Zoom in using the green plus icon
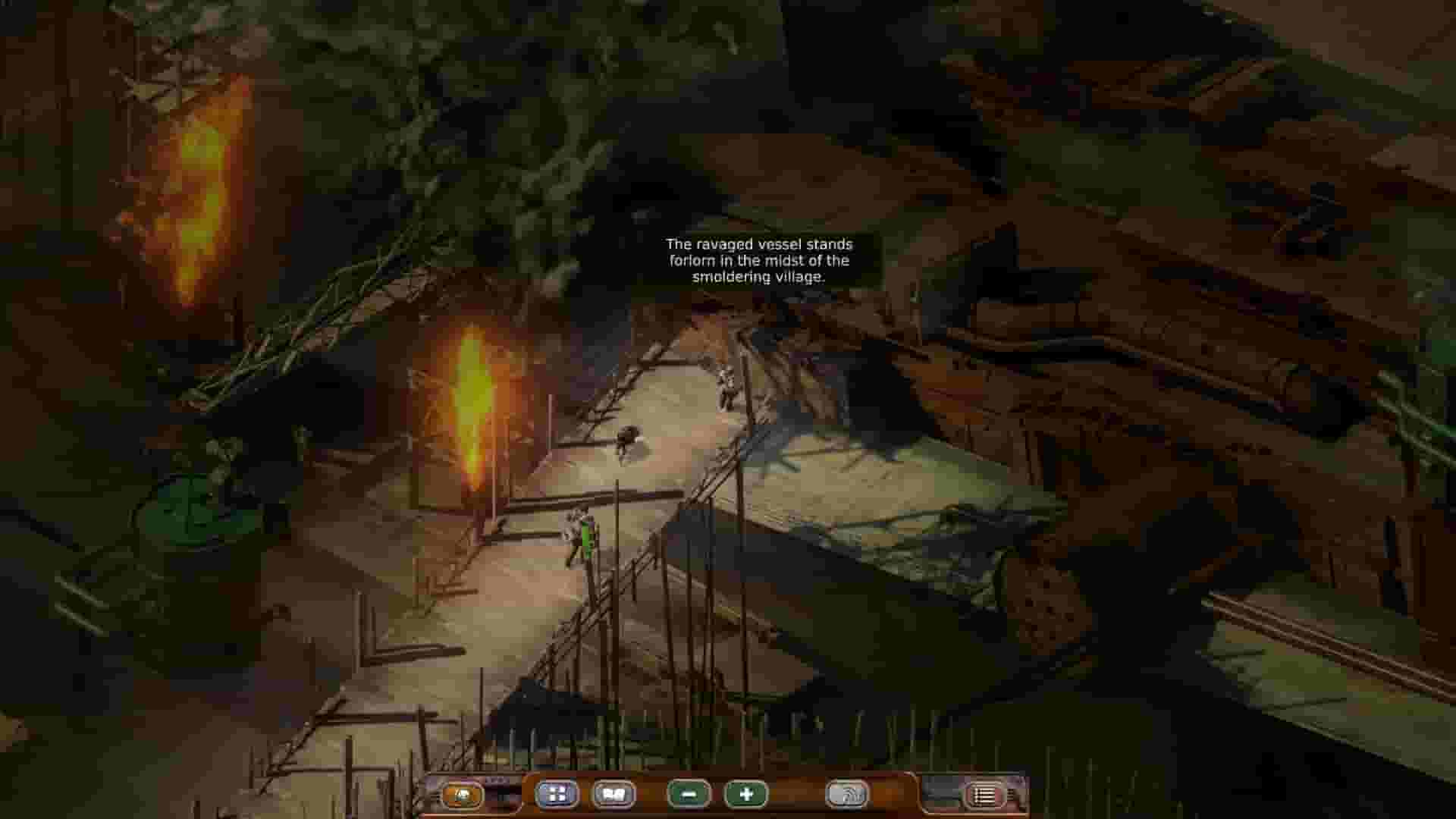The height and width of the screenshot is (819, 1456). [747, 795]
